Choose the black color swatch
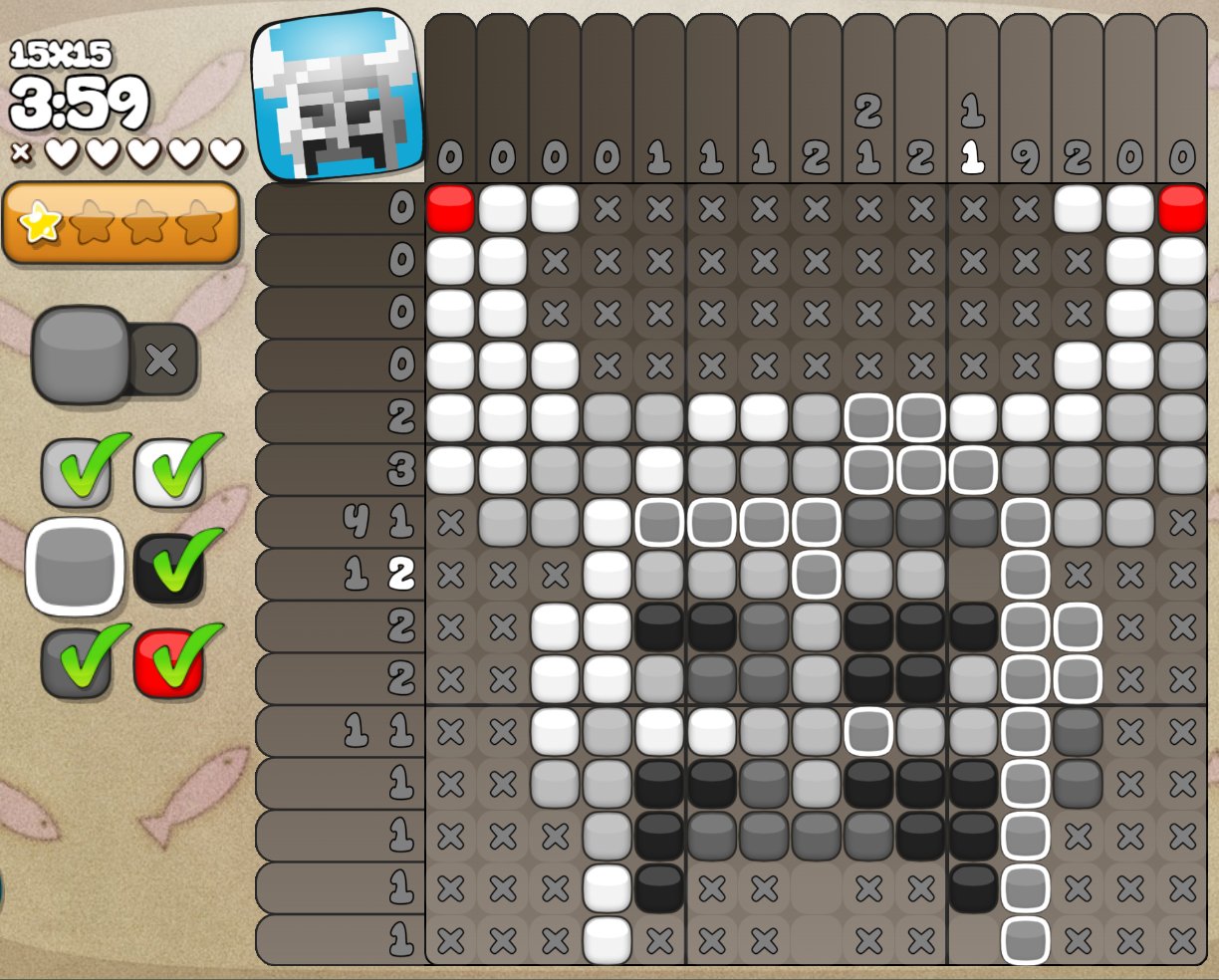Viewport: 1219px width, 980px height. [x=168, y=565]
